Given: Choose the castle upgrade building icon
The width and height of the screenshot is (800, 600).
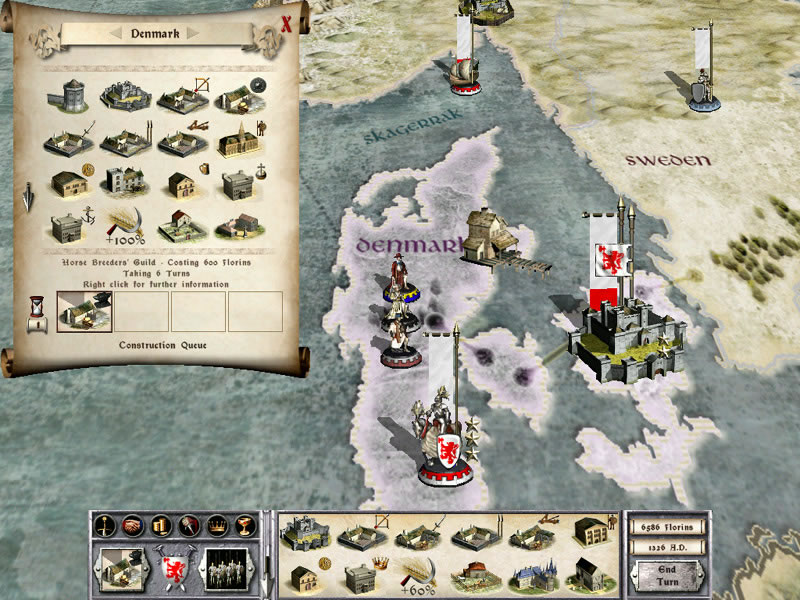Looking at the screenshot, I should pyautogui.click(x=124, y=96).
